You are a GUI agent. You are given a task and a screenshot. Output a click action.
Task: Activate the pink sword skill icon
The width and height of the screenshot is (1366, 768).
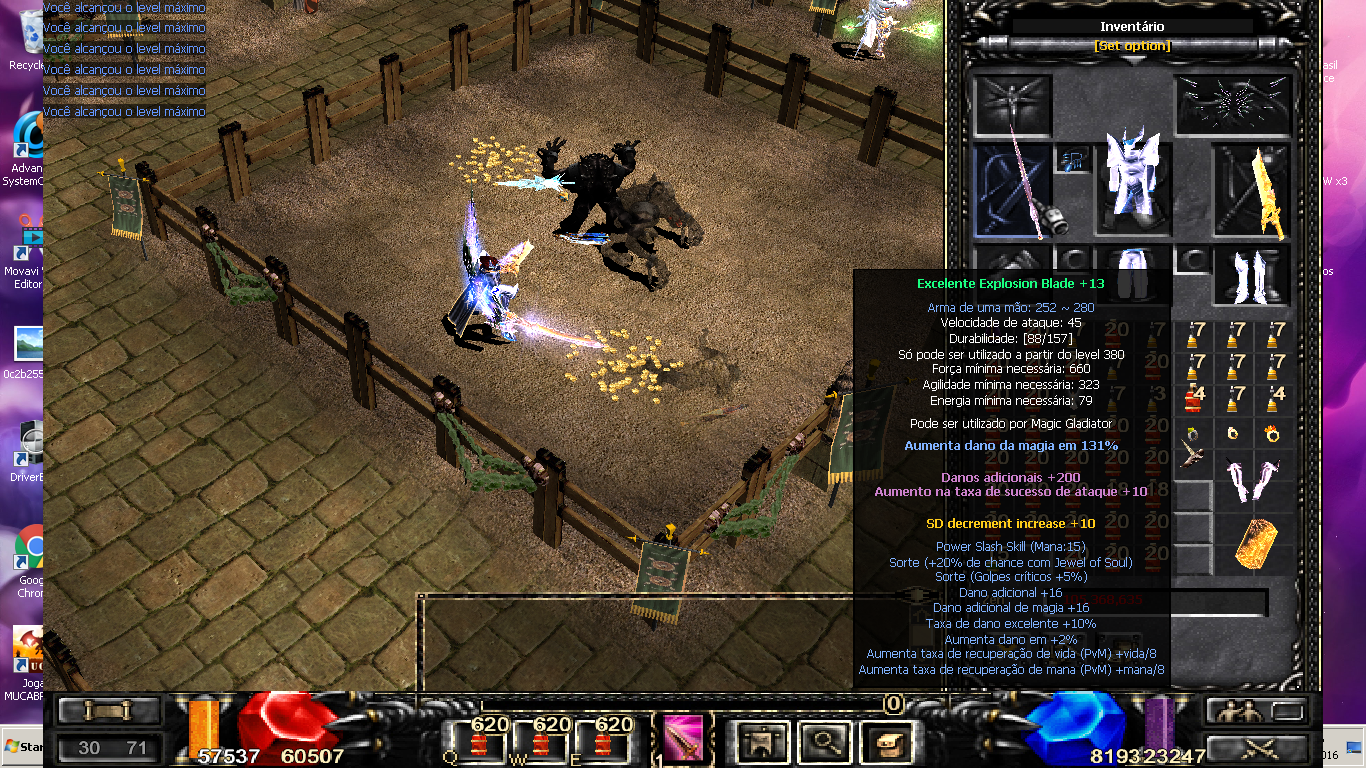point(684,738)
